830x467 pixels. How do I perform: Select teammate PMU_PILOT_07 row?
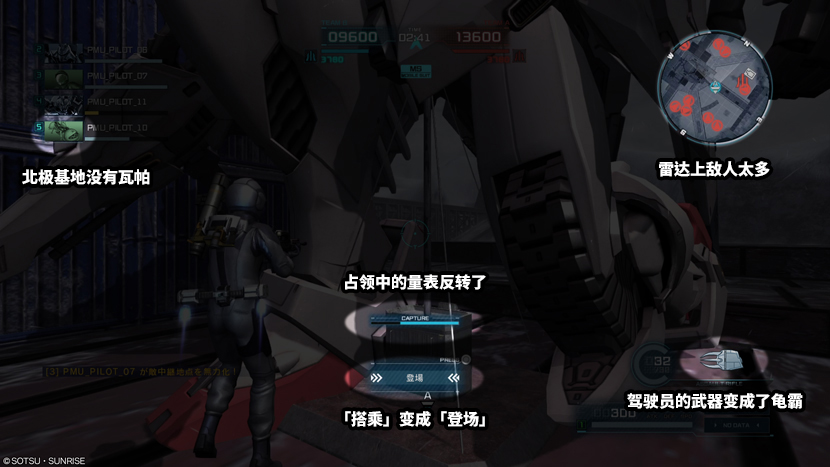pos(108,75)
